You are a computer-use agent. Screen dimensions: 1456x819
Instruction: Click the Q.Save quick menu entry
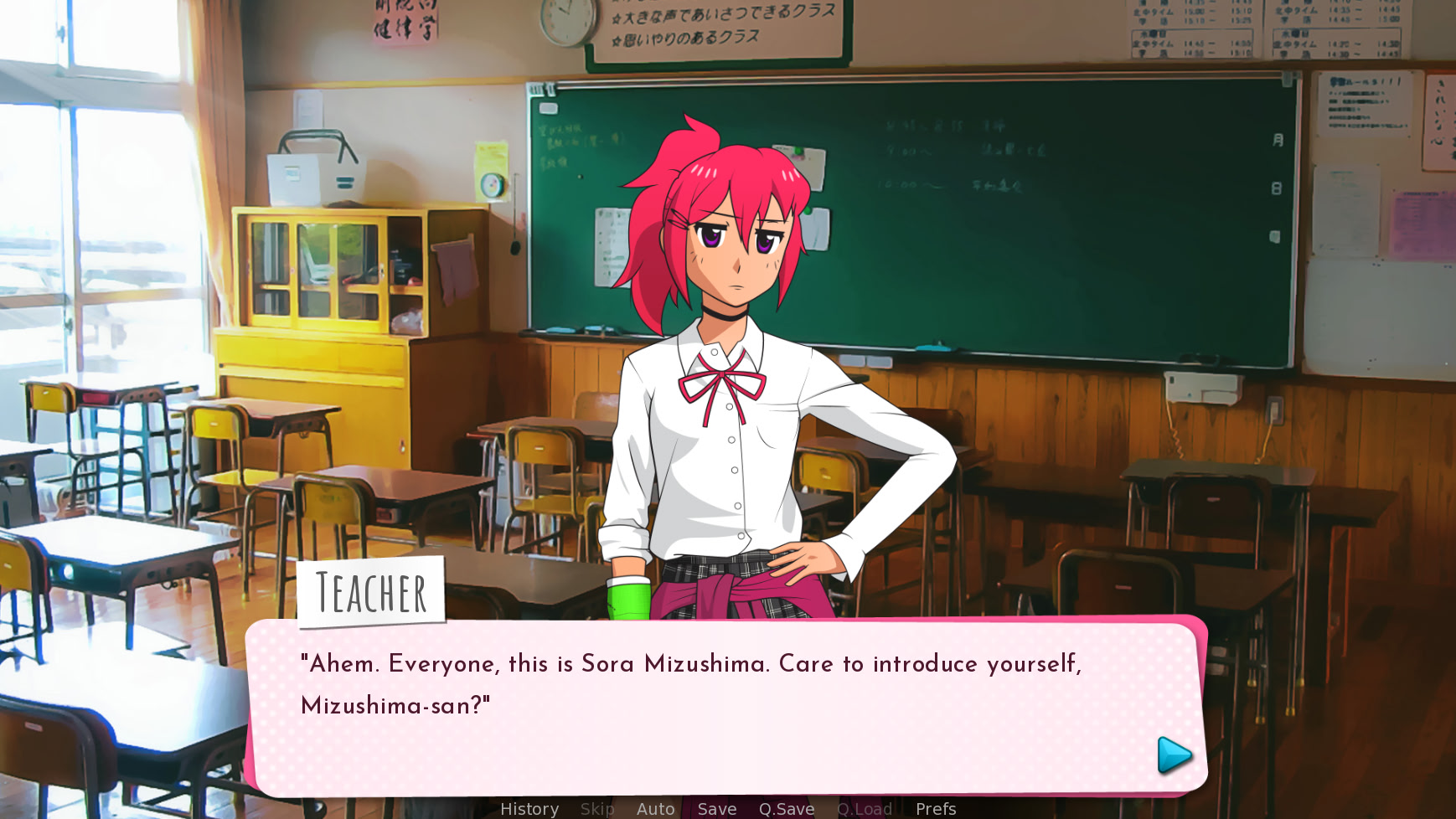tap(786, 809)
